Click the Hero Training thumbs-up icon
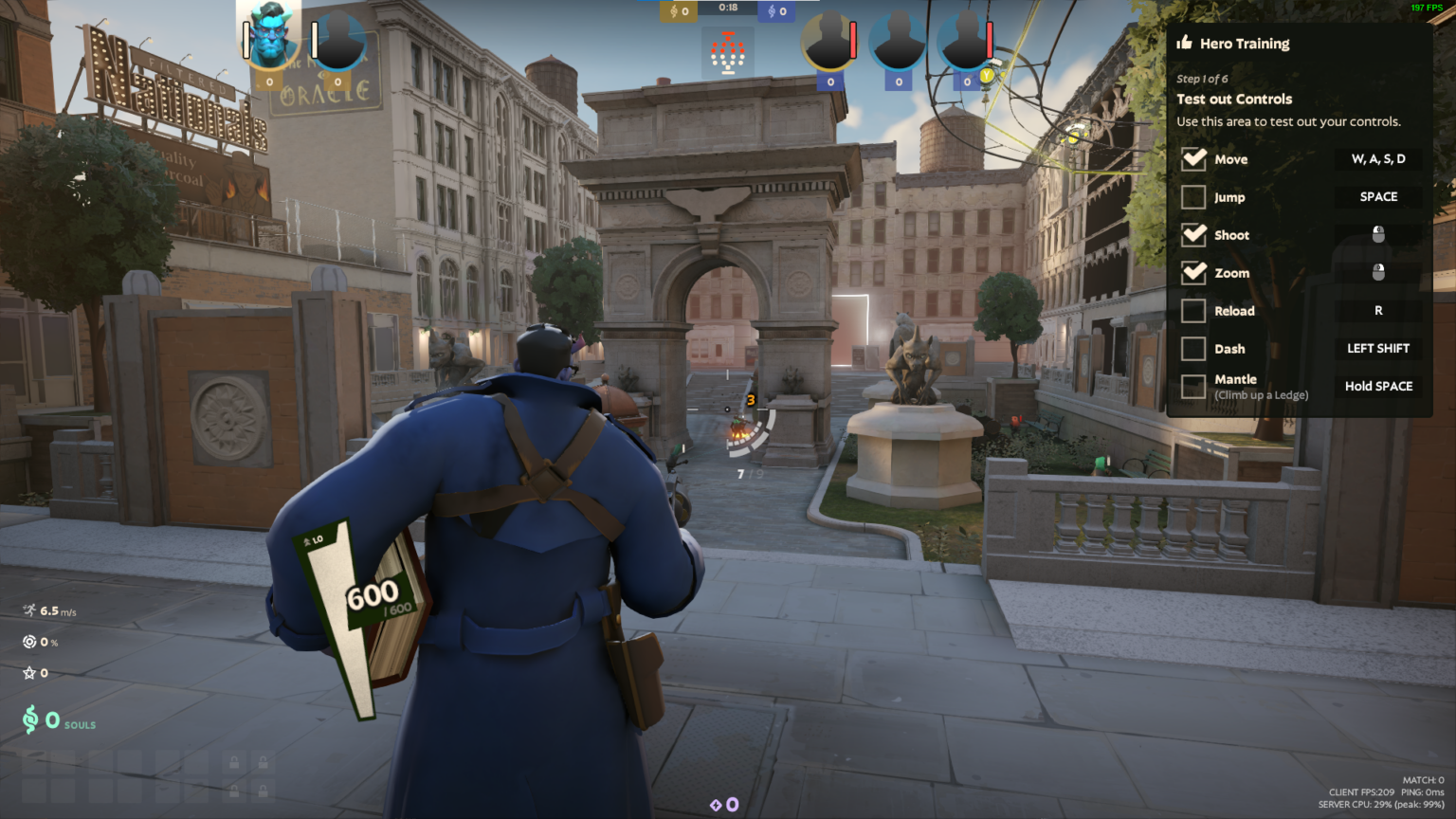Viewport: 1456px width, 819px height. pyautogui.click(x=1184, y=43)
